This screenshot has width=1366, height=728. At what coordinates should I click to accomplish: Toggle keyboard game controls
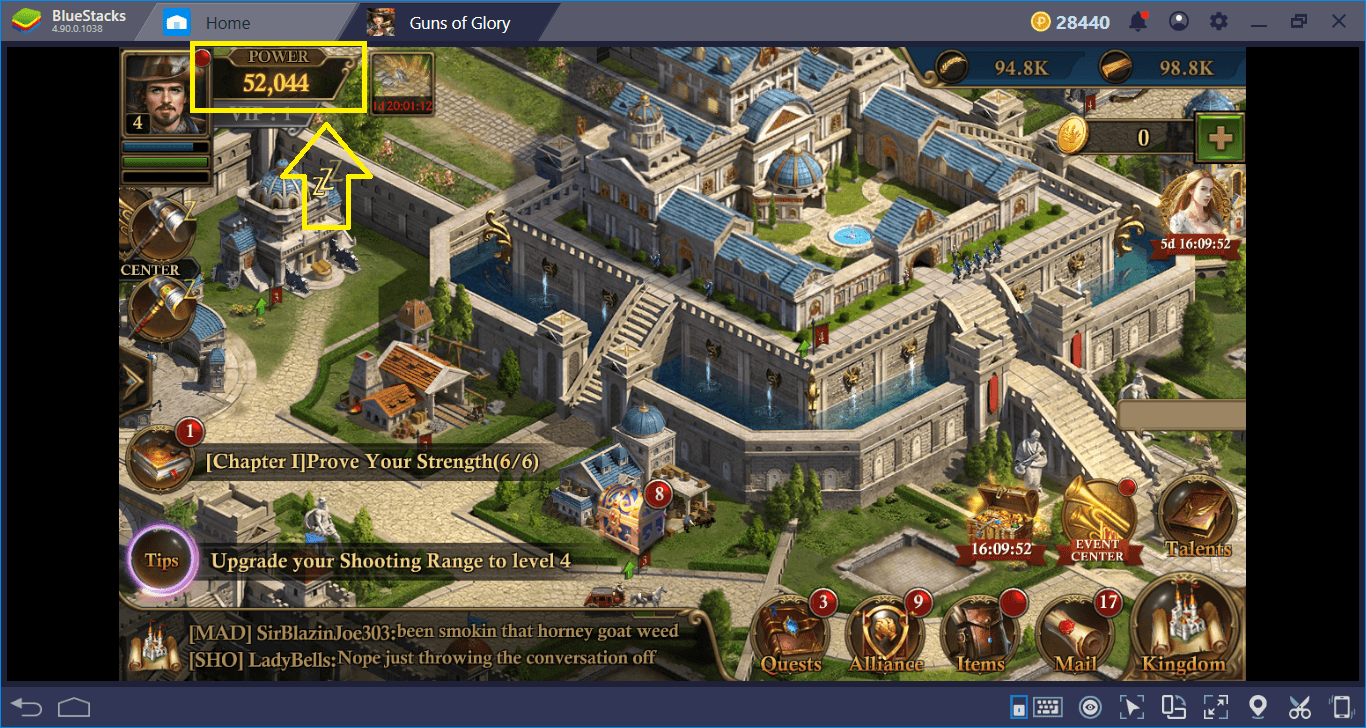[1052, 706]
